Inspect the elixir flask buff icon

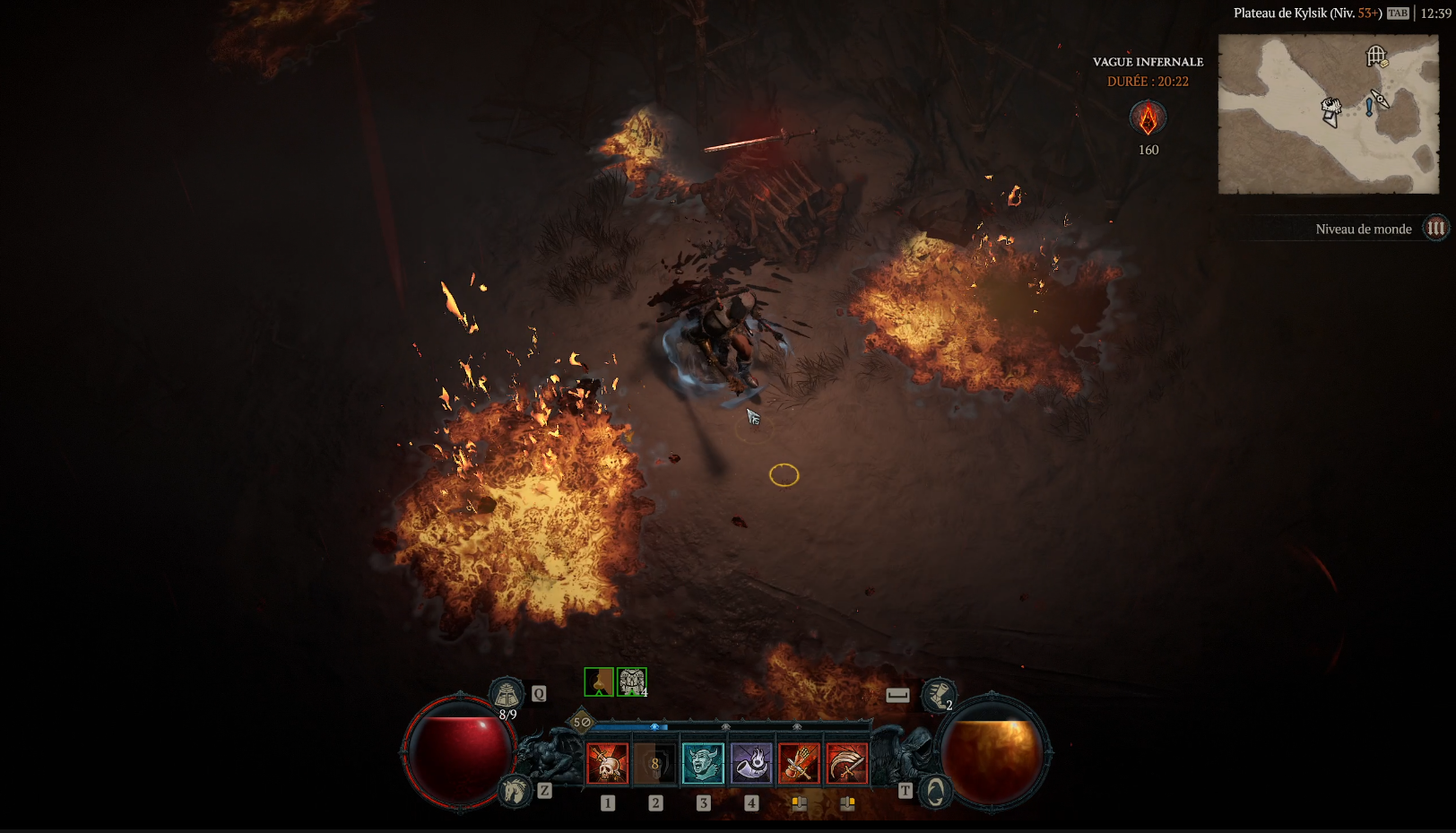coord(598,681)
